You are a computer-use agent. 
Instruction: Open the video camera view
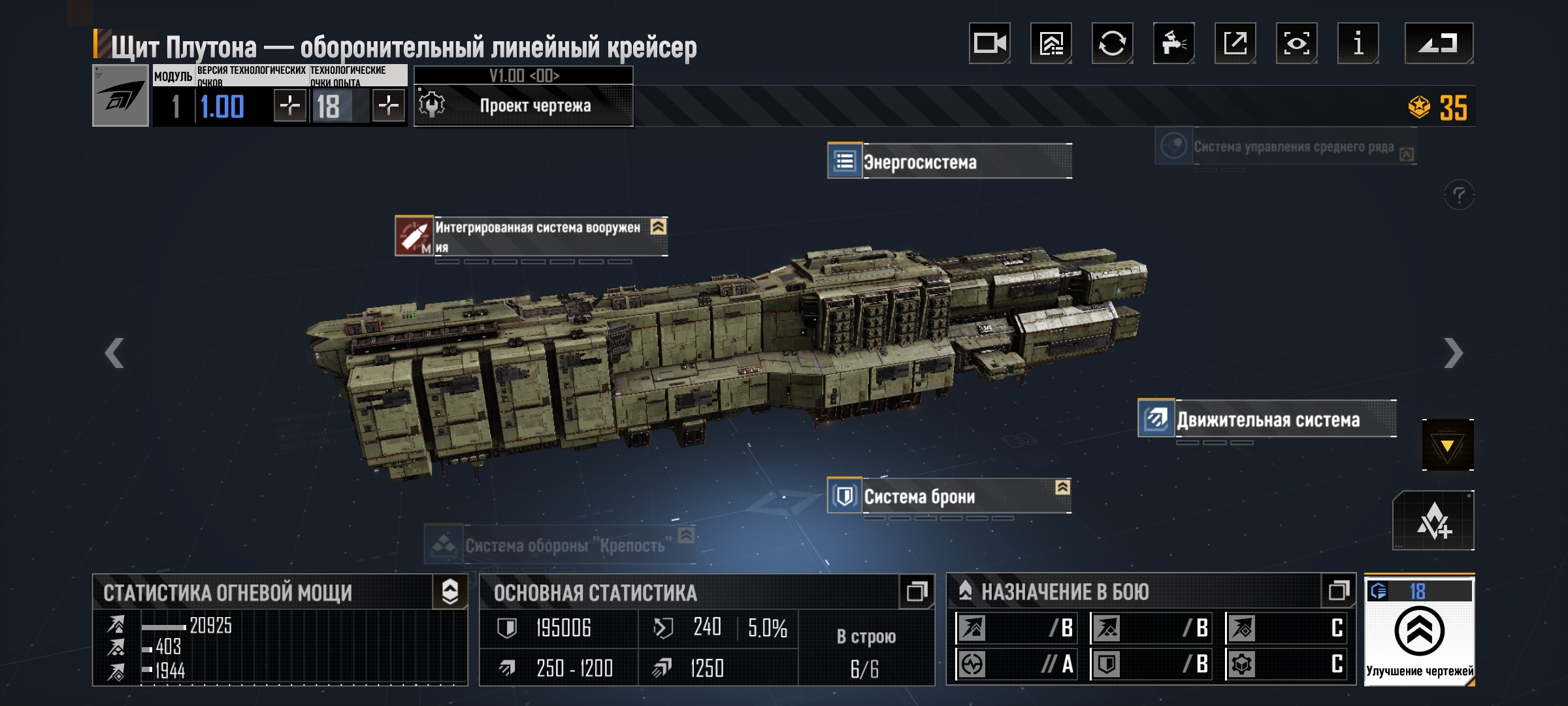[989, 44]
